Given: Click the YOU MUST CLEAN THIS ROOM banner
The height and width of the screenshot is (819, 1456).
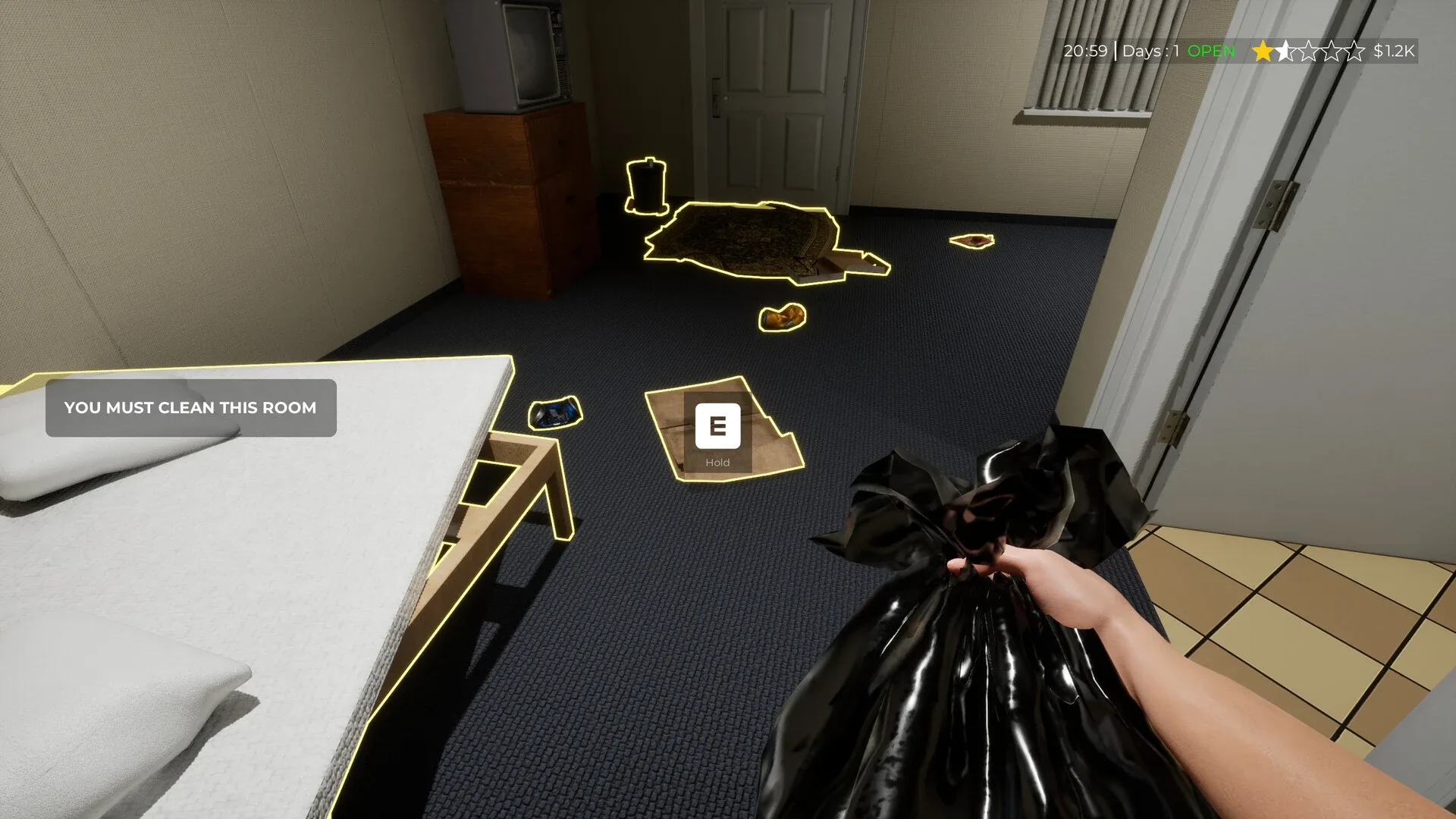Looking at the screenshot, I should (190, 408).
